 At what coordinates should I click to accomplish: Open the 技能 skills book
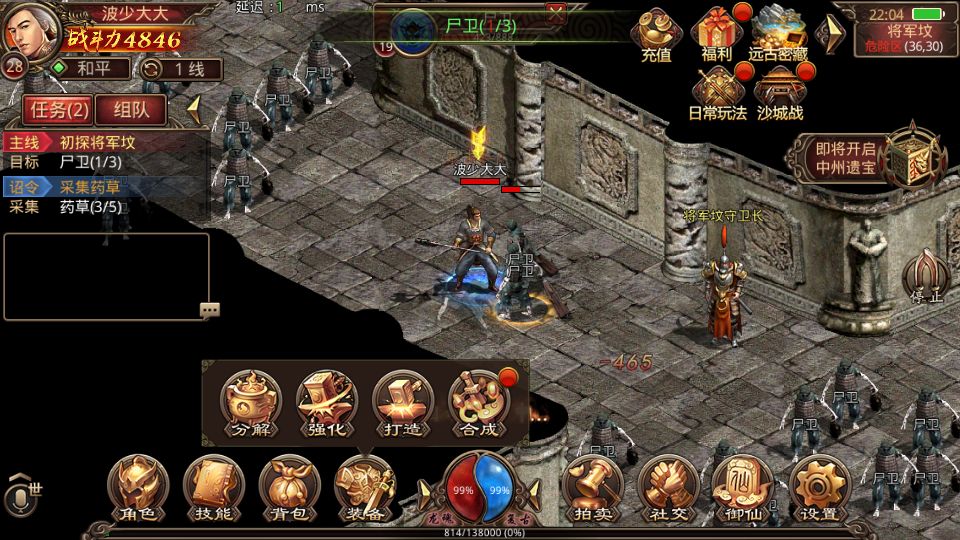[213, 487]
